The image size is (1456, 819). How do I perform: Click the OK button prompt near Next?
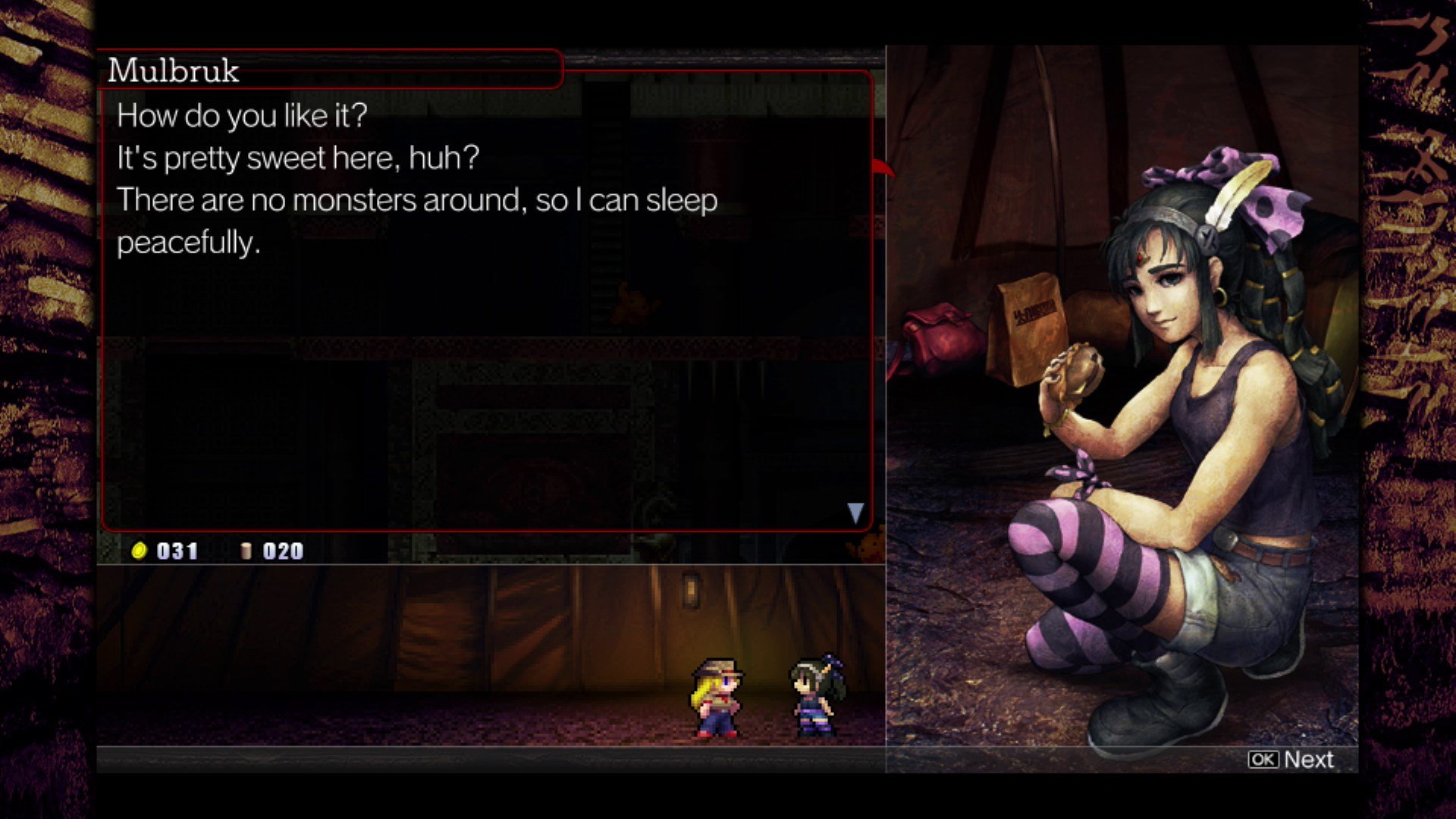pos(1263,760)
